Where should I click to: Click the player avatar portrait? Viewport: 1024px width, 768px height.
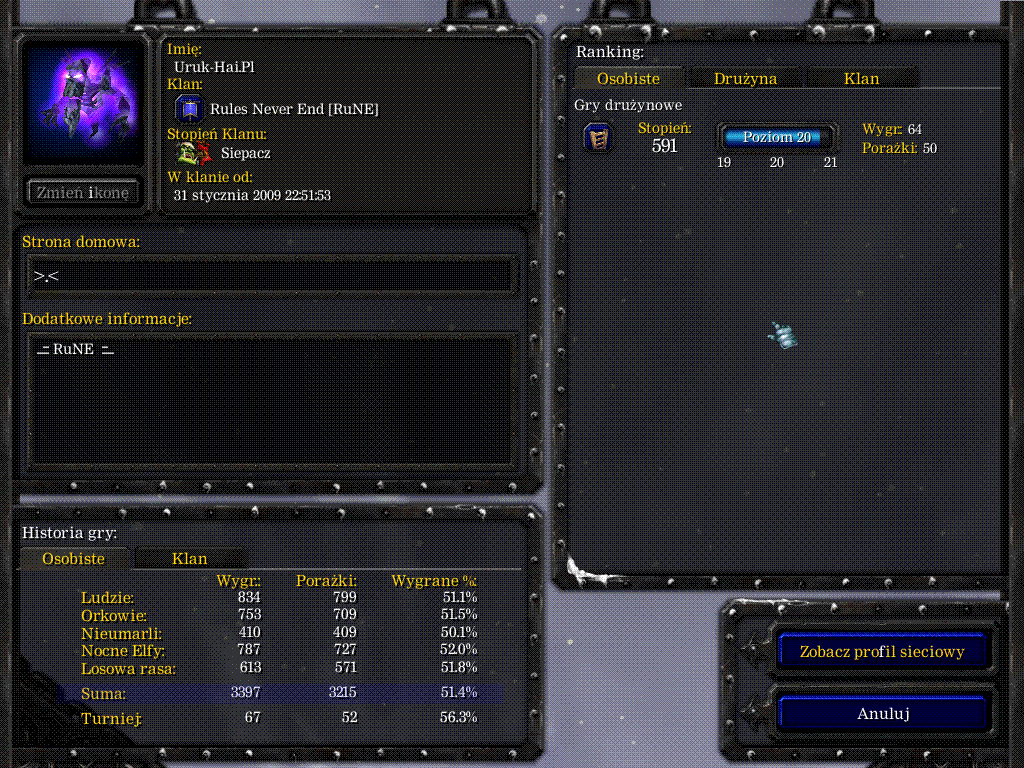tap(83, 102)
